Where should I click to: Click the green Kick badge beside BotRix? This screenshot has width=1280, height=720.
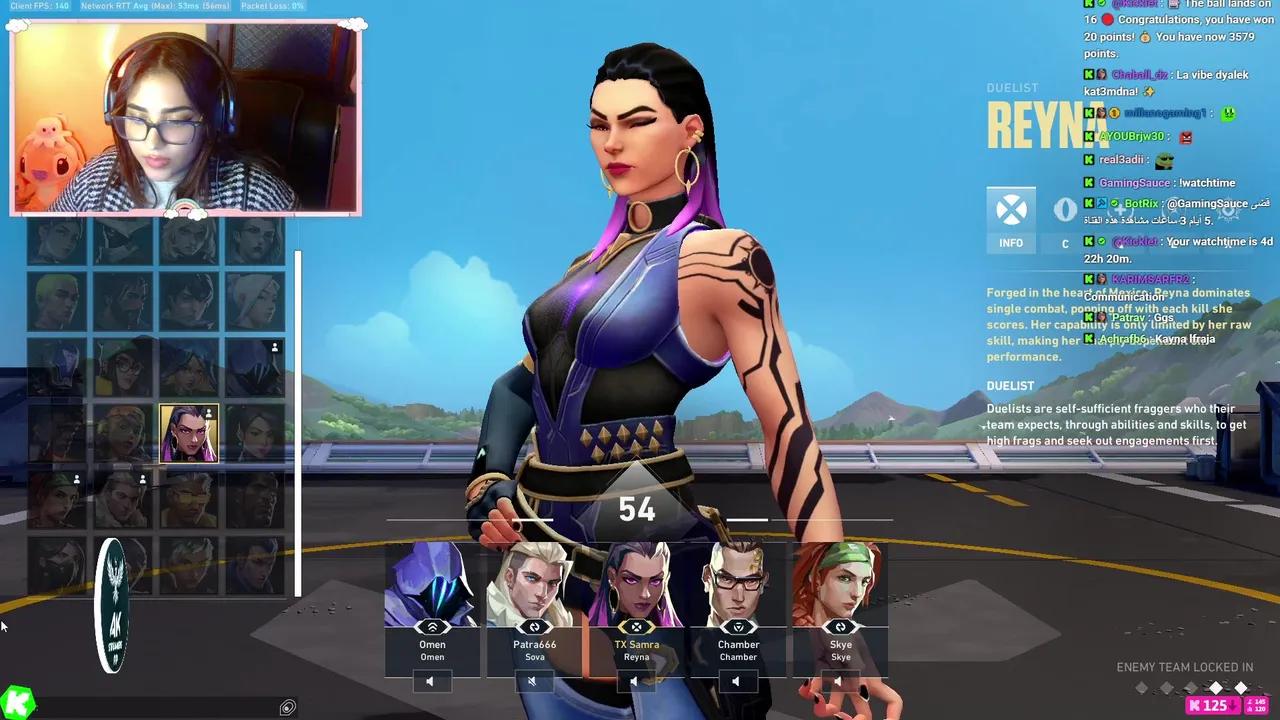(1090, 204)
